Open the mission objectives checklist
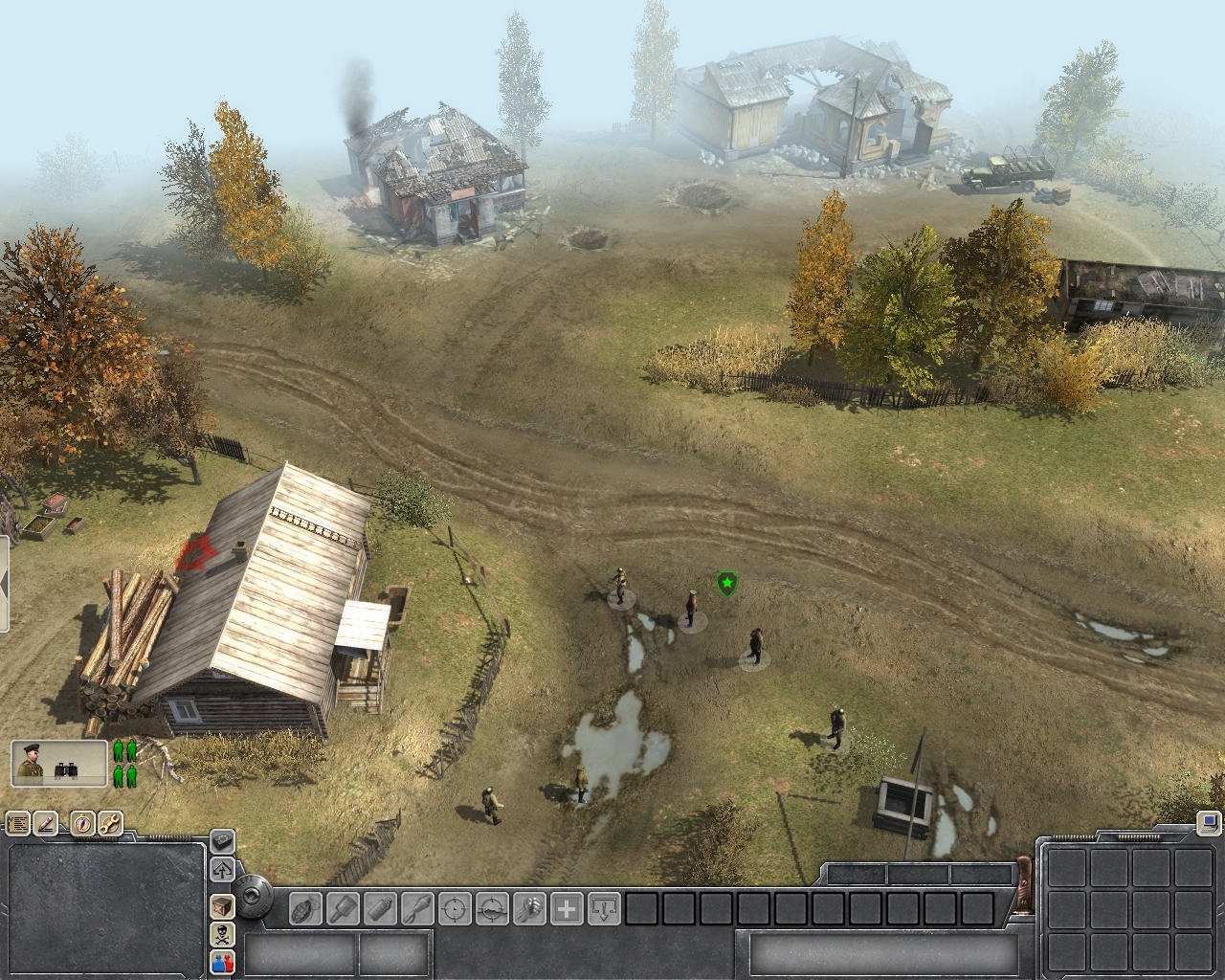This screenshot has width=1225, height=980. click(x=17, y=823)
